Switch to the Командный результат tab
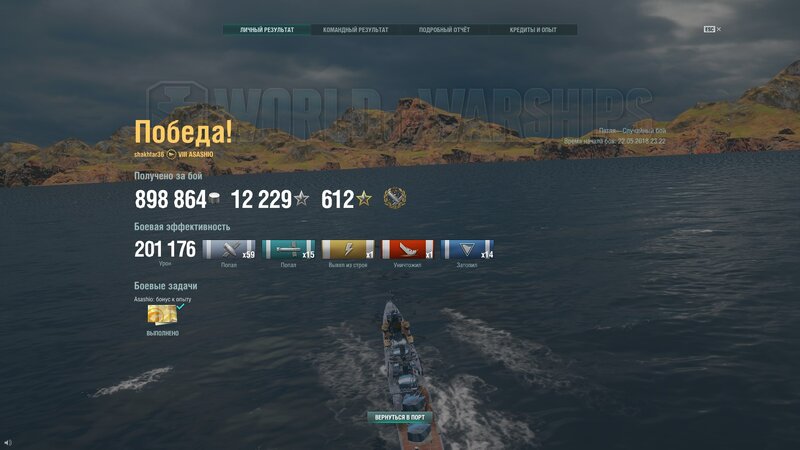 [355, 30]
